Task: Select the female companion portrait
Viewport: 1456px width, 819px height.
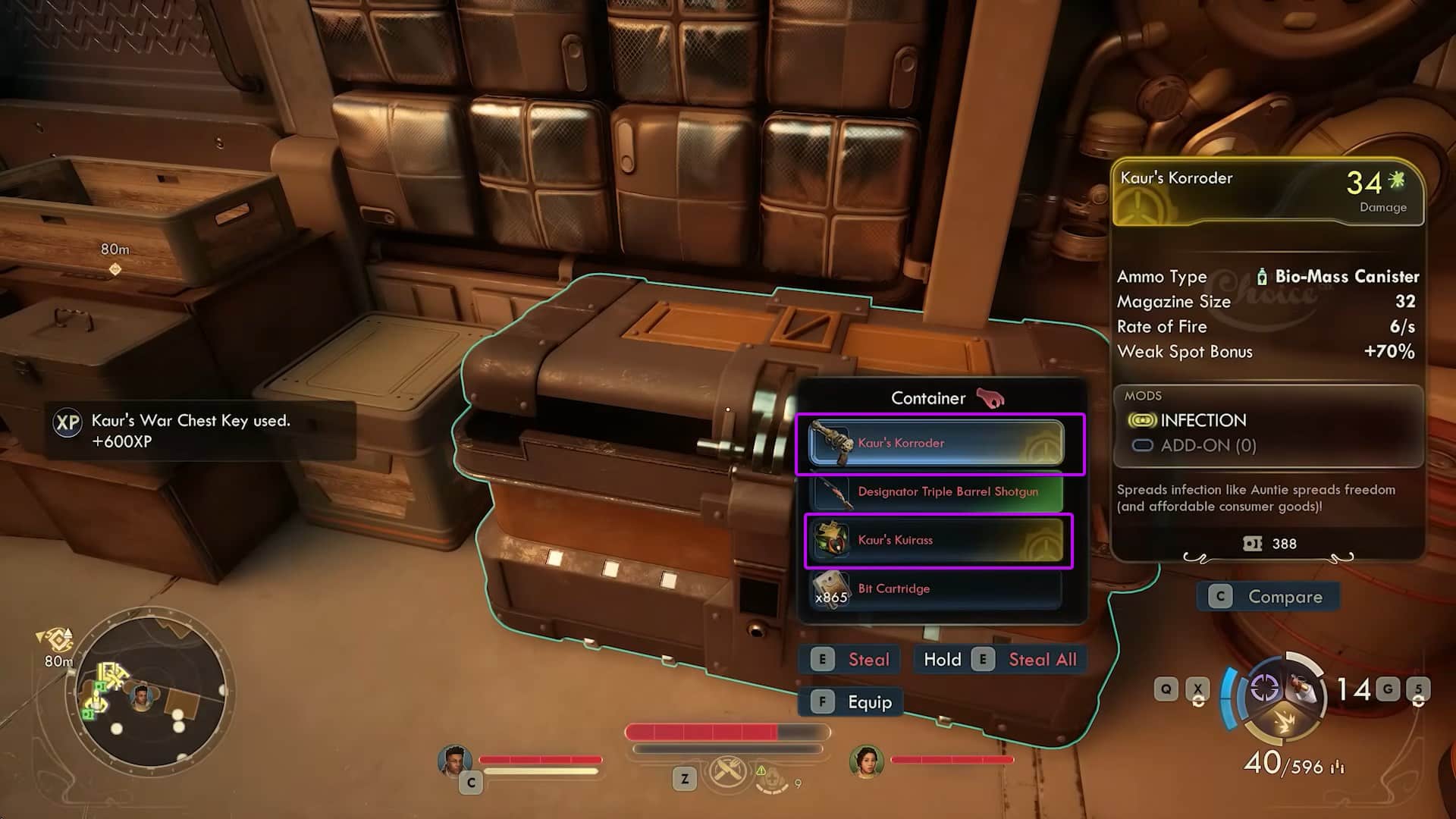Action: pos(866,761)
